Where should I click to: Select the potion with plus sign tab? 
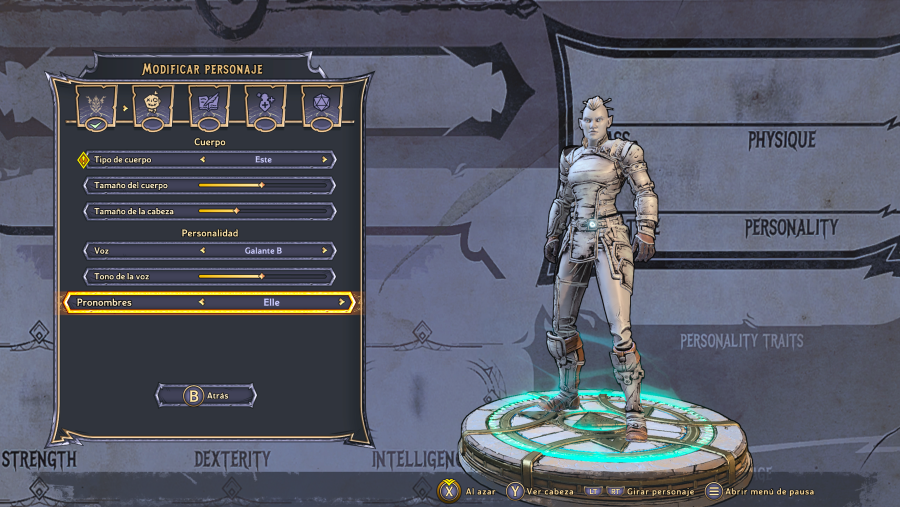[x=266, y=106]
